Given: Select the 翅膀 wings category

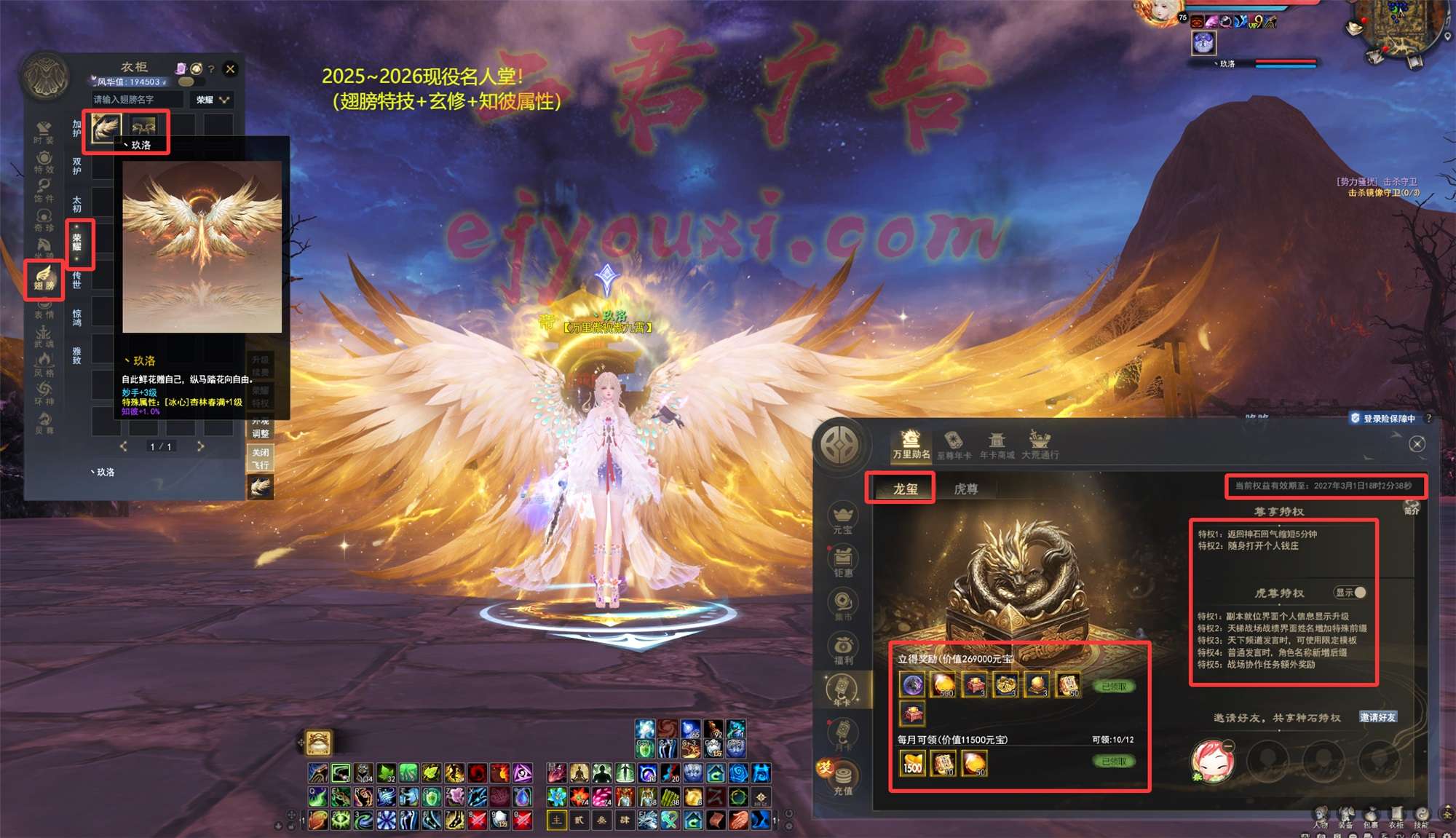Looking at the screenshot, I should 44,278.
